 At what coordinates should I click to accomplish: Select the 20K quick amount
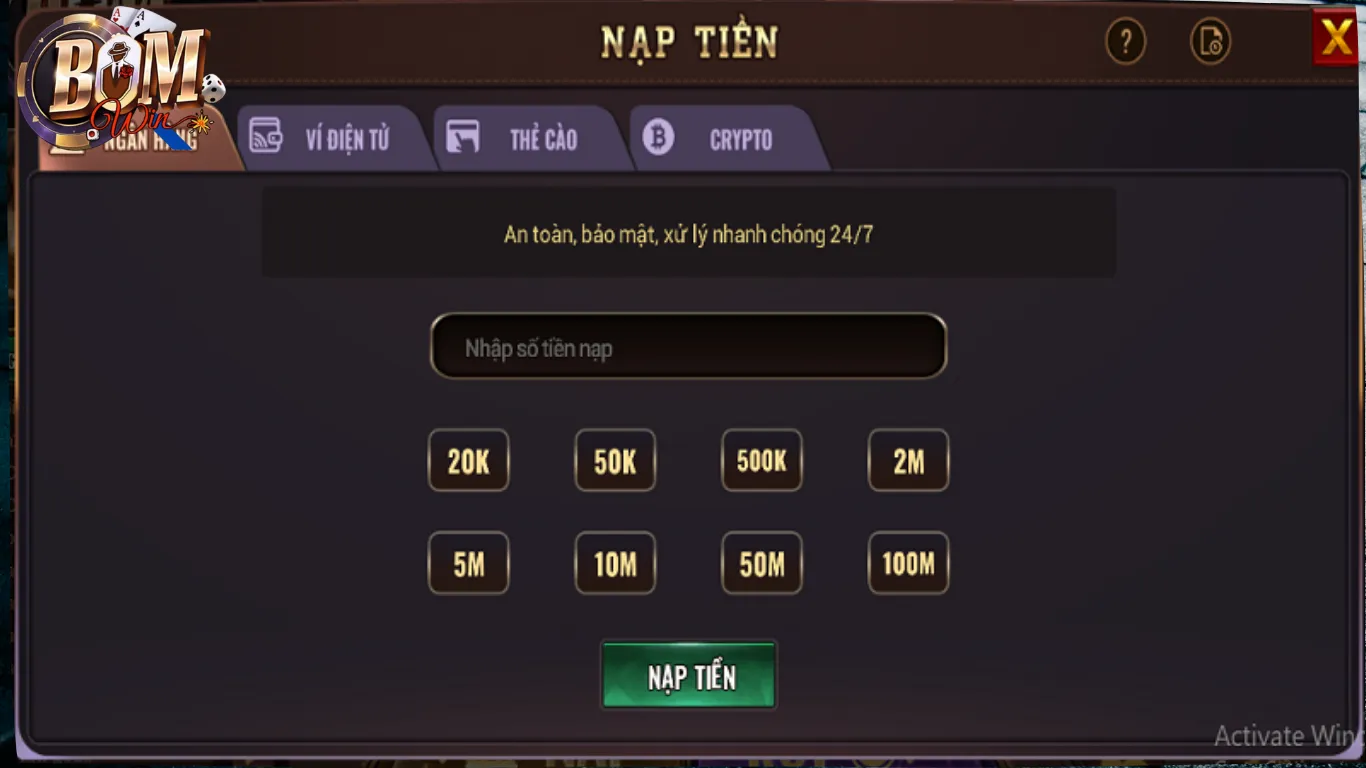pyautogui.click(x=468, y=461)
